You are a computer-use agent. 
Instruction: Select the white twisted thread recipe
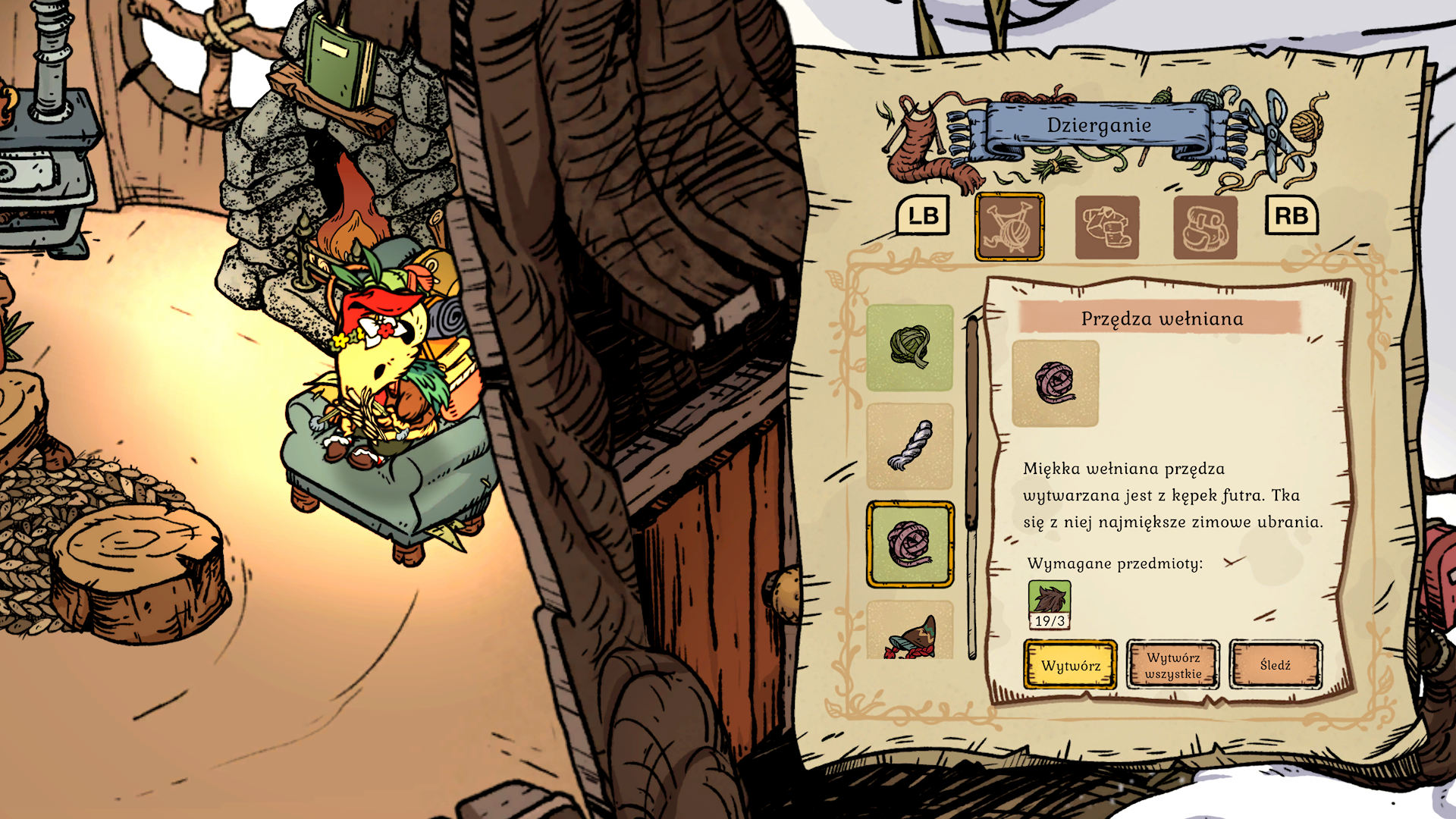(x=910, y=446)
